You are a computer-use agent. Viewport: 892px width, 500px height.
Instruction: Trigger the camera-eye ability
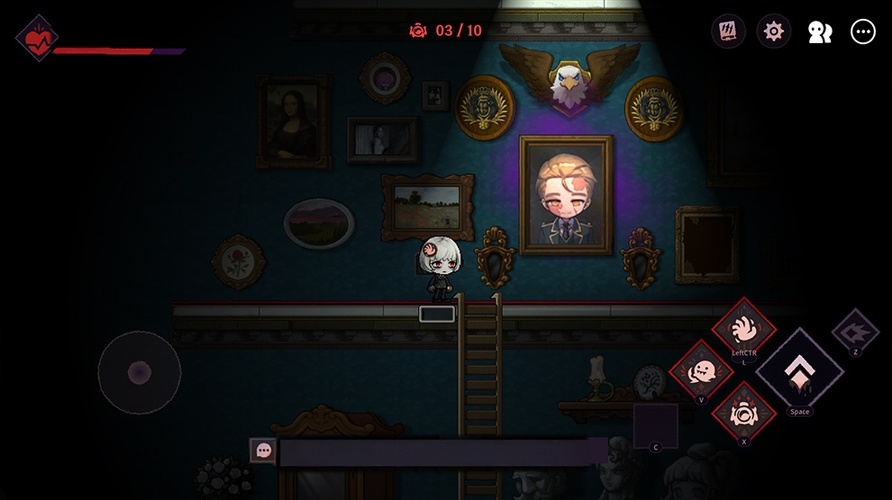744,411
